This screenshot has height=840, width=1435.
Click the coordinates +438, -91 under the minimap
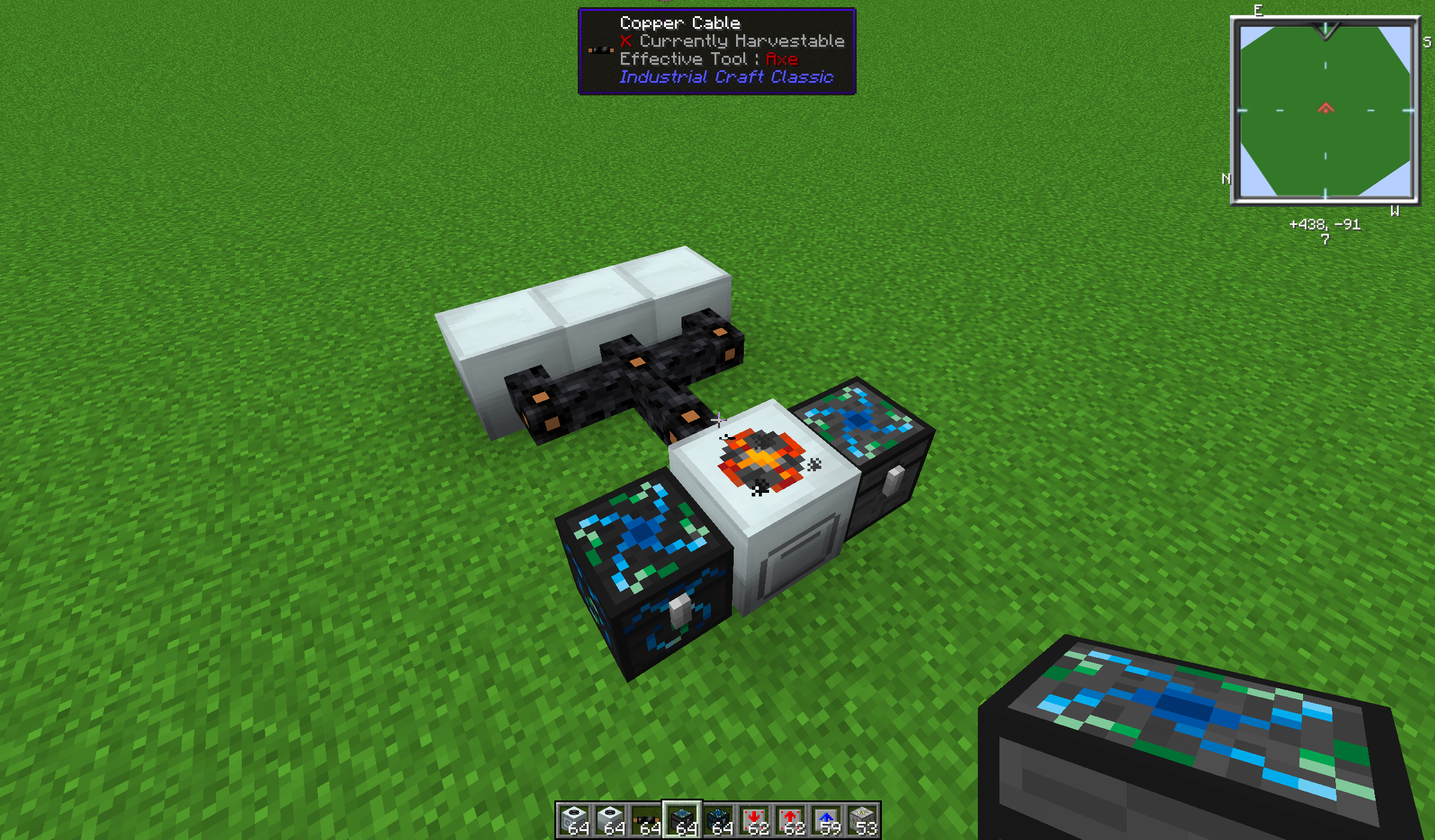(x=1324, y=225)
